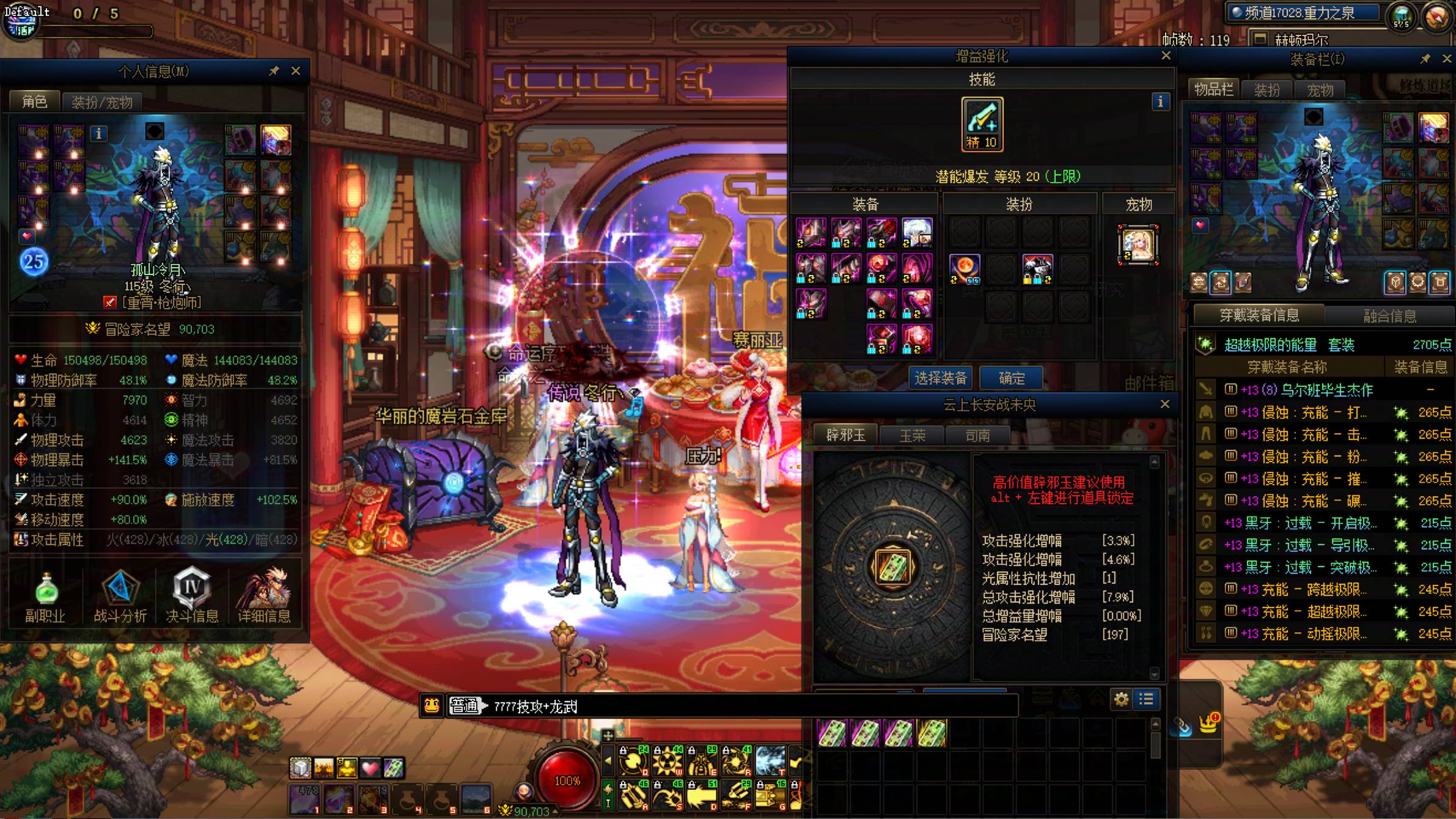This screenshot has width=1456, height=819.
Task: Switch to the 司南 tab
Action: point(977,435)
